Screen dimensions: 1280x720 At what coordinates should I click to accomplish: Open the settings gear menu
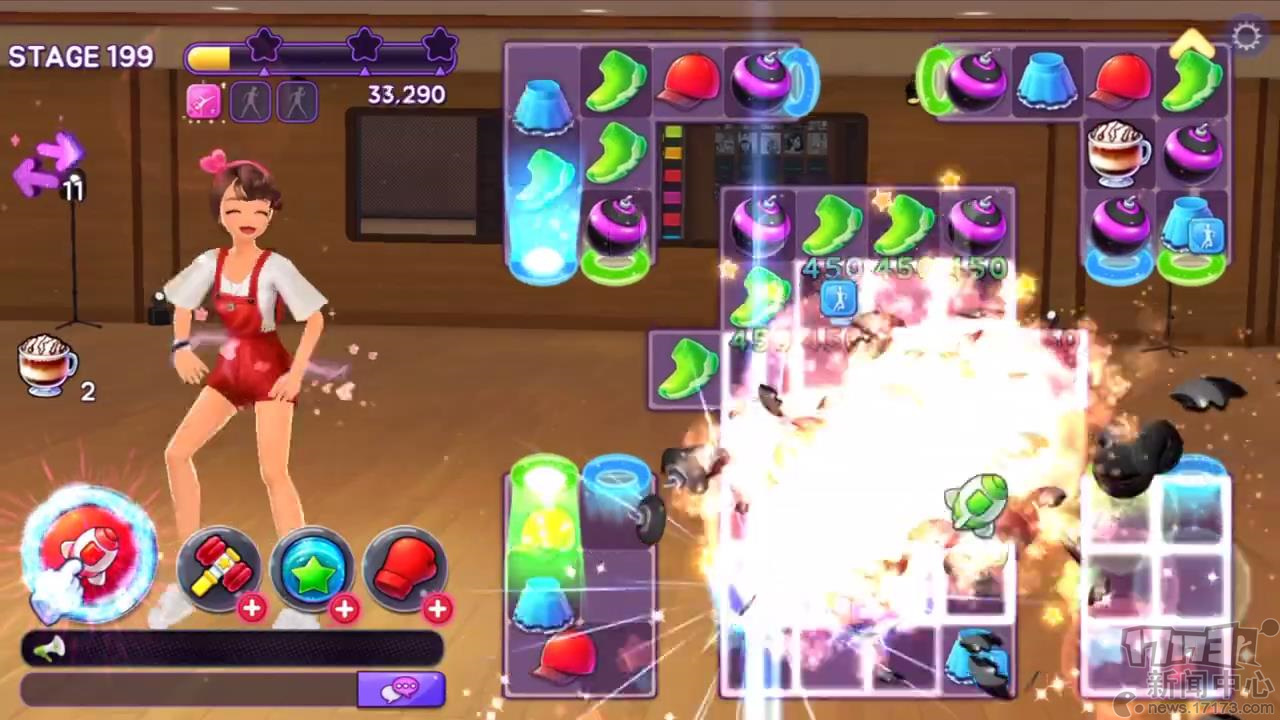point(1246,38)
